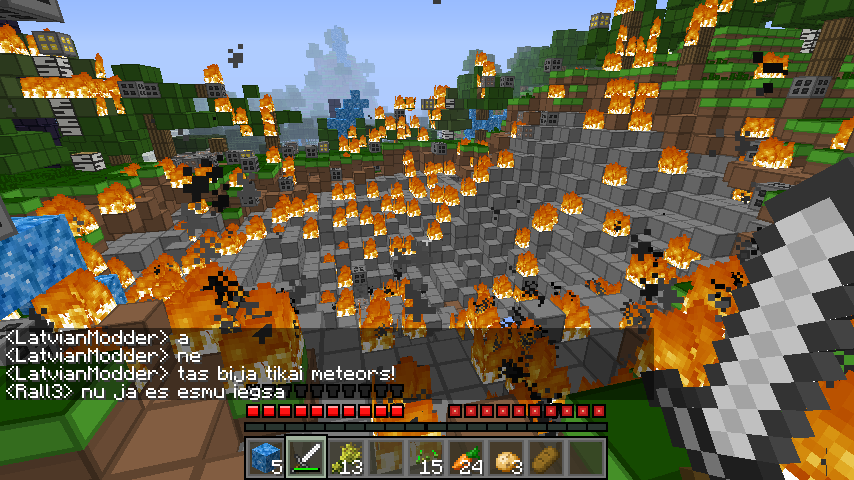Select the carrot stack in hotbar
The image size is (854, 480).
466,457
